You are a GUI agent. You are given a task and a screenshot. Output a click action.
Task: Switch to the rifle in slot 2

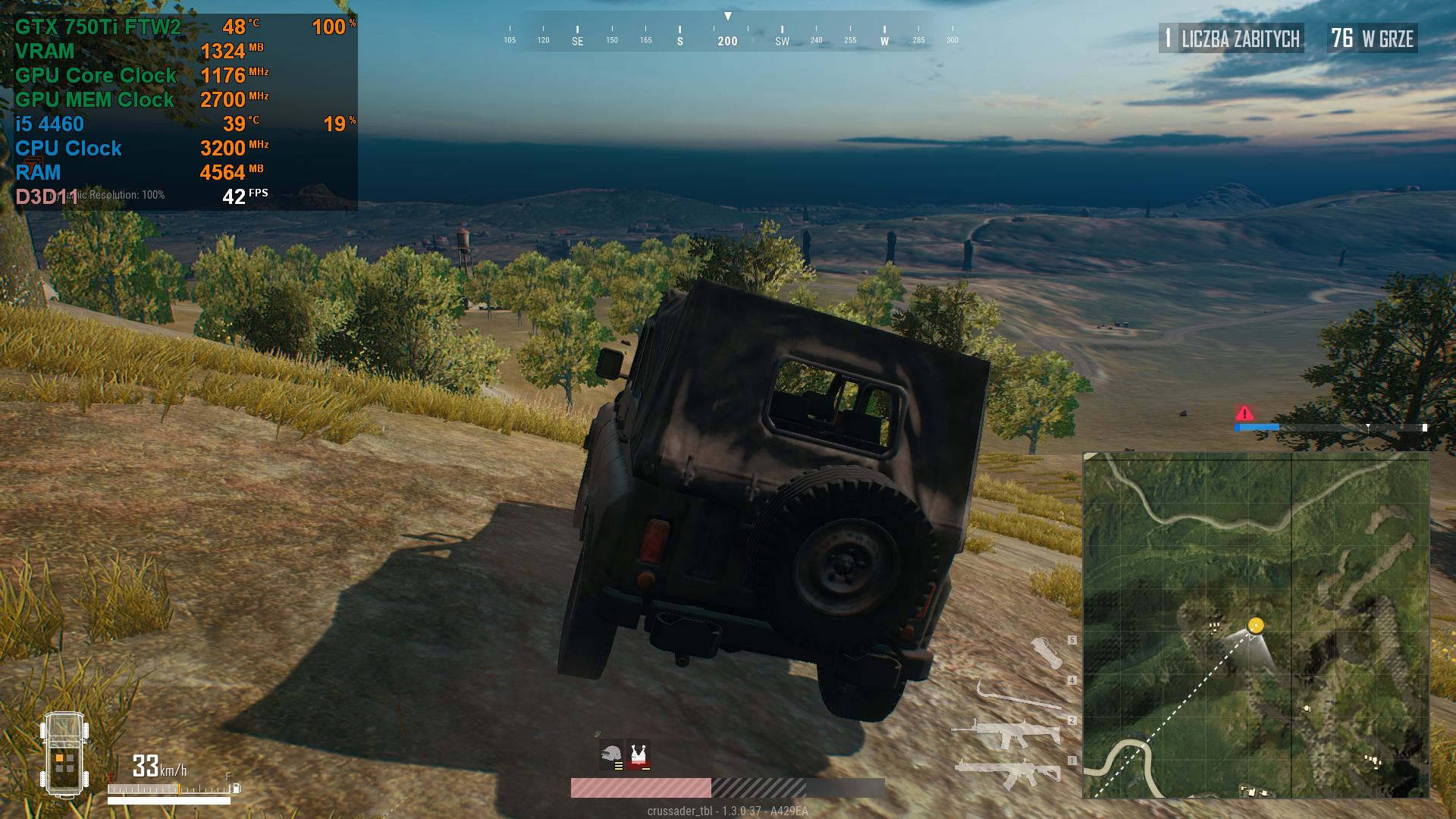[x=1009, y=733]
